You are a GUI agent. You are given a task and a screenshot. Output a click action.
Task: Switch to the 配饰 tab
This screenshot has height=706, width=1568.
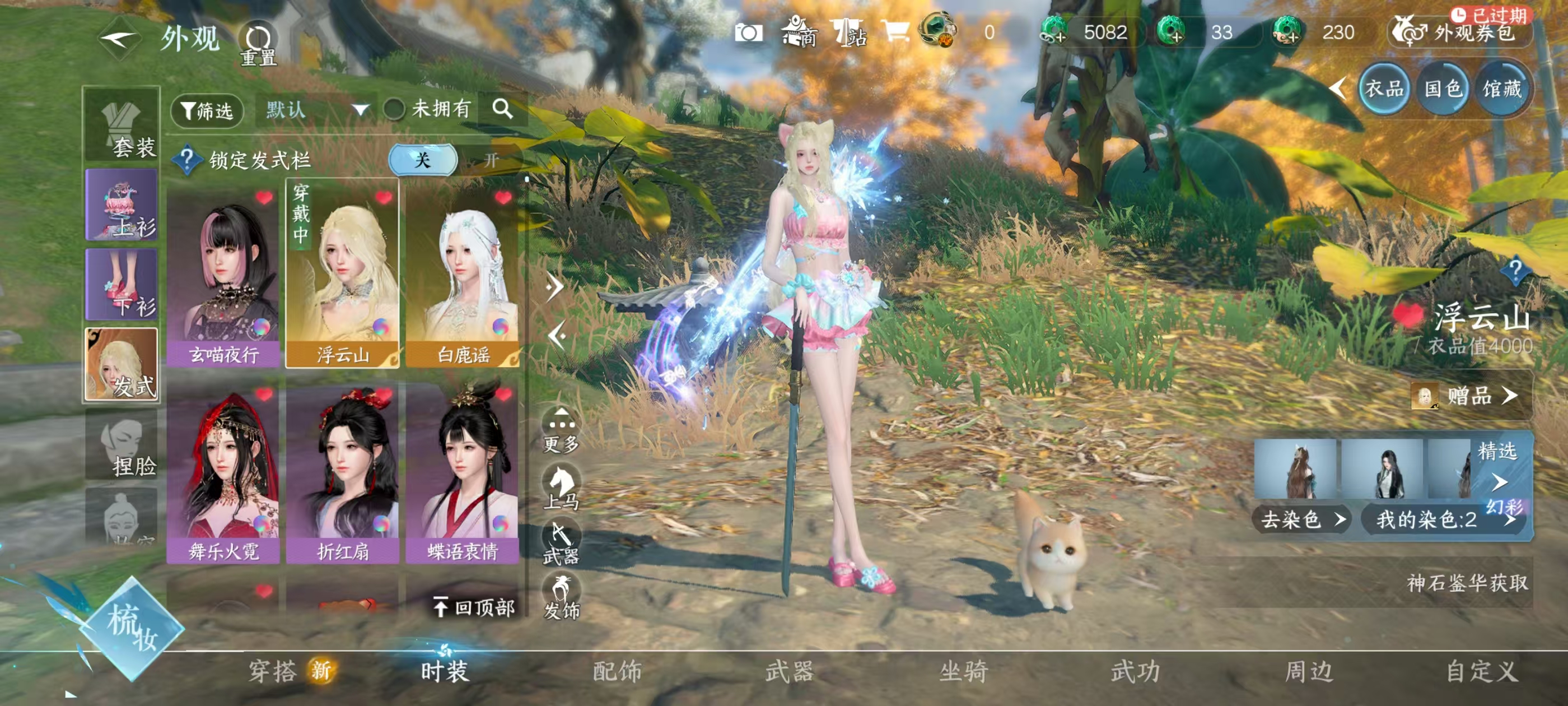tap(617, 671)
